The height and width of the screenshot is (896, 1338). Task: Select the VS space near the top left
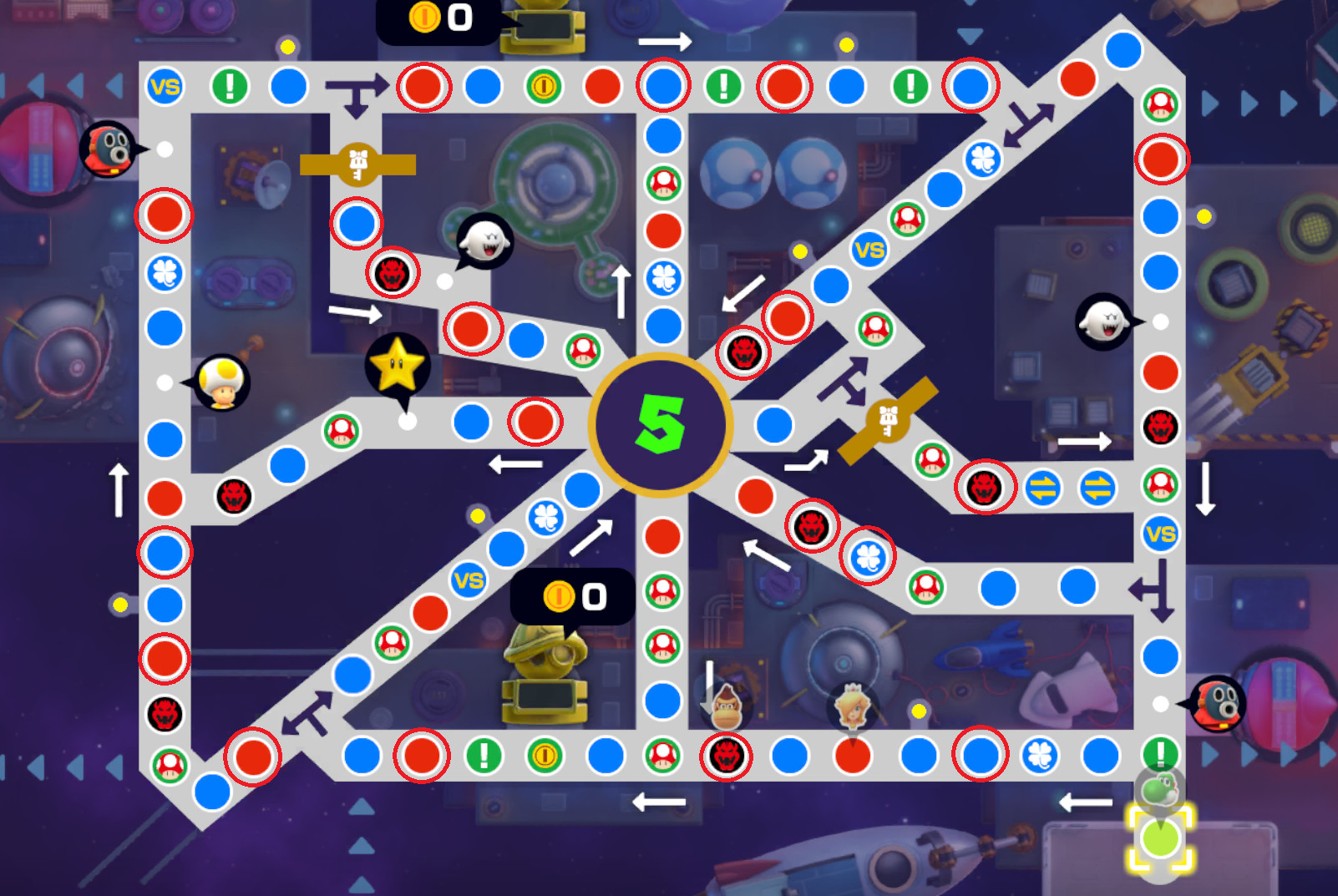tap(163, 84)
